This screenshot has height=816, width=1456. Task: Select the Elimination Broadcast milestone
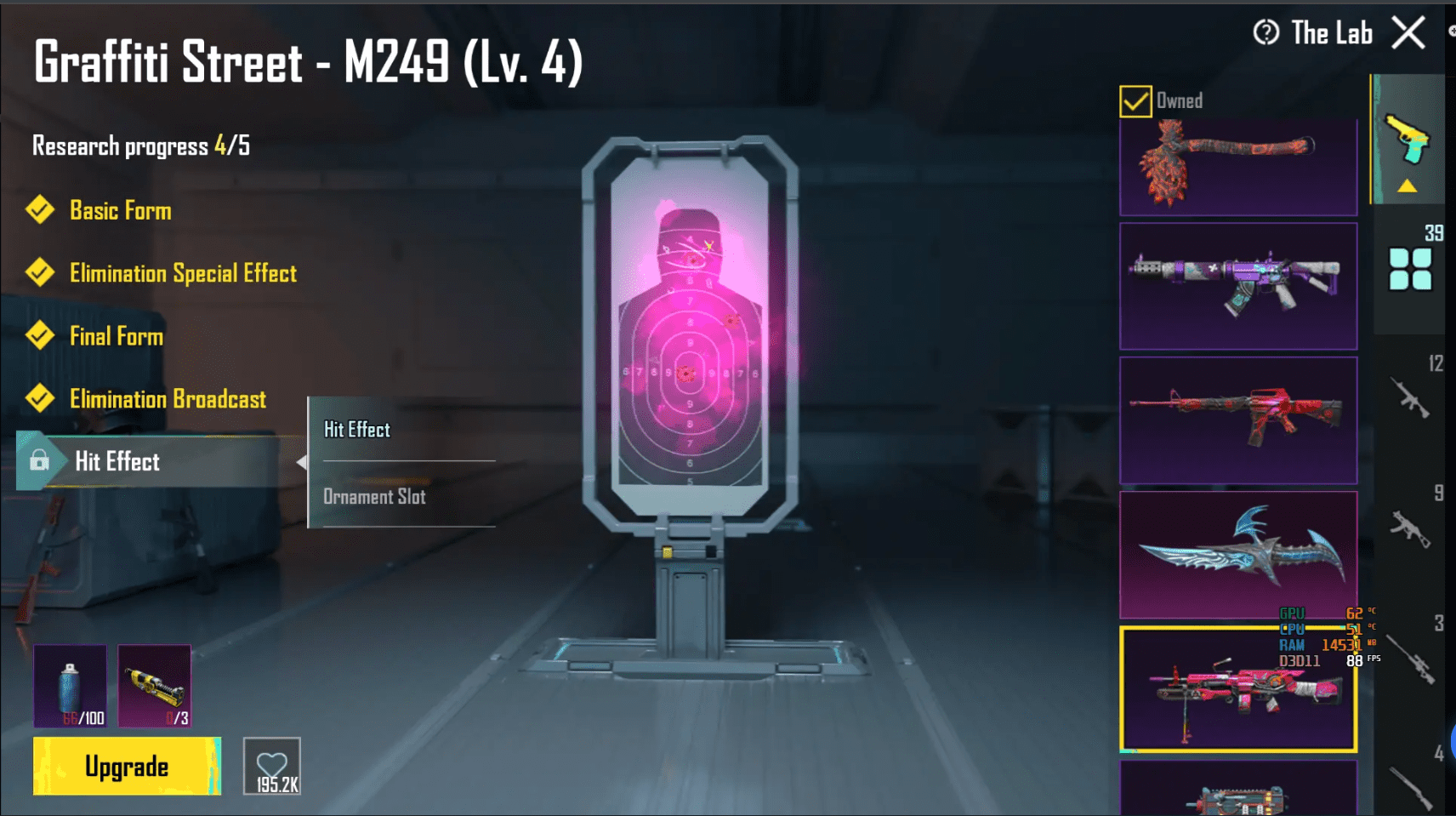[x=167, y=398]
